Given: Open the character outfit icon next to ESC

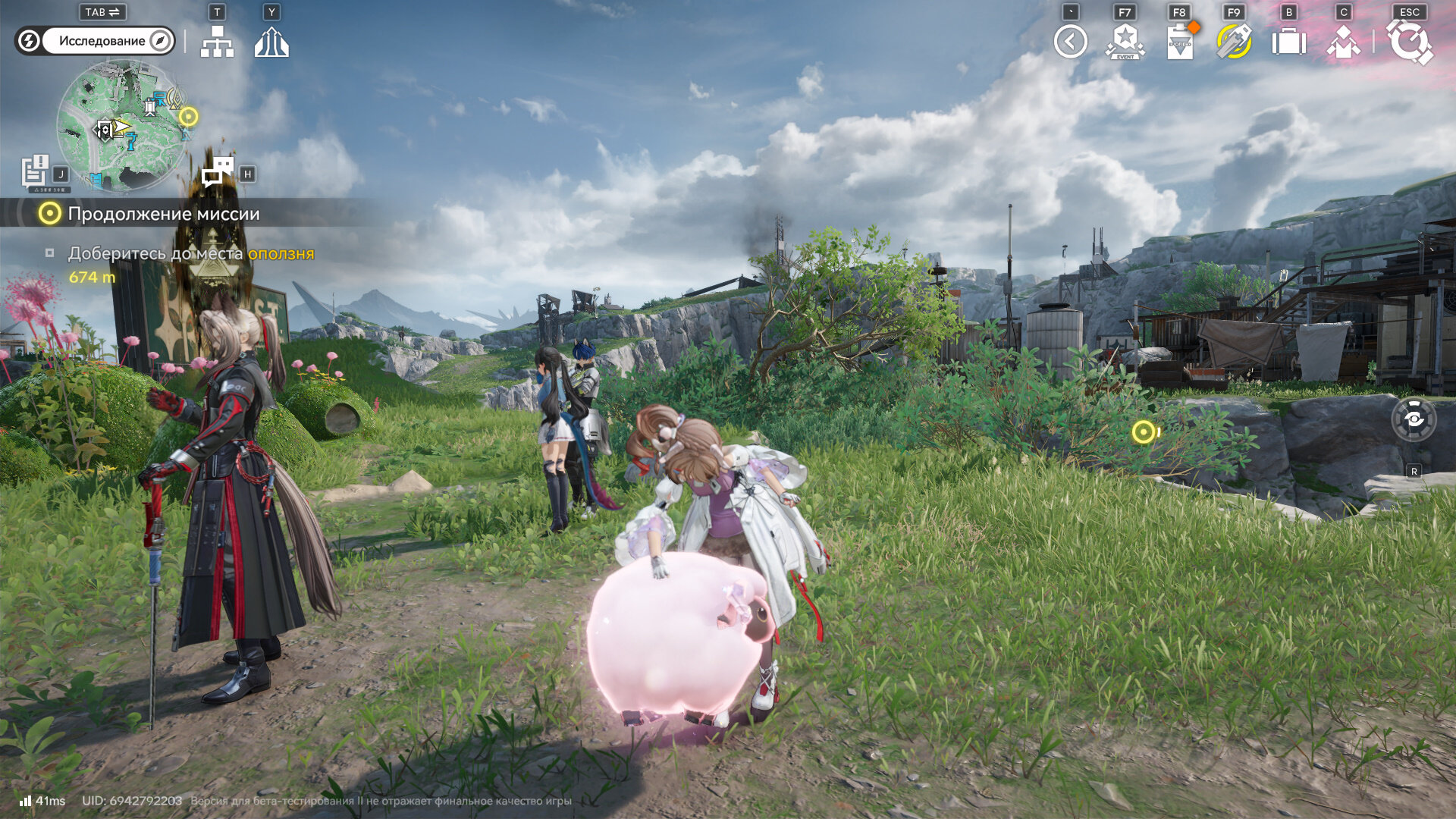Looking at the screenshot, I should coord(1344,43).
